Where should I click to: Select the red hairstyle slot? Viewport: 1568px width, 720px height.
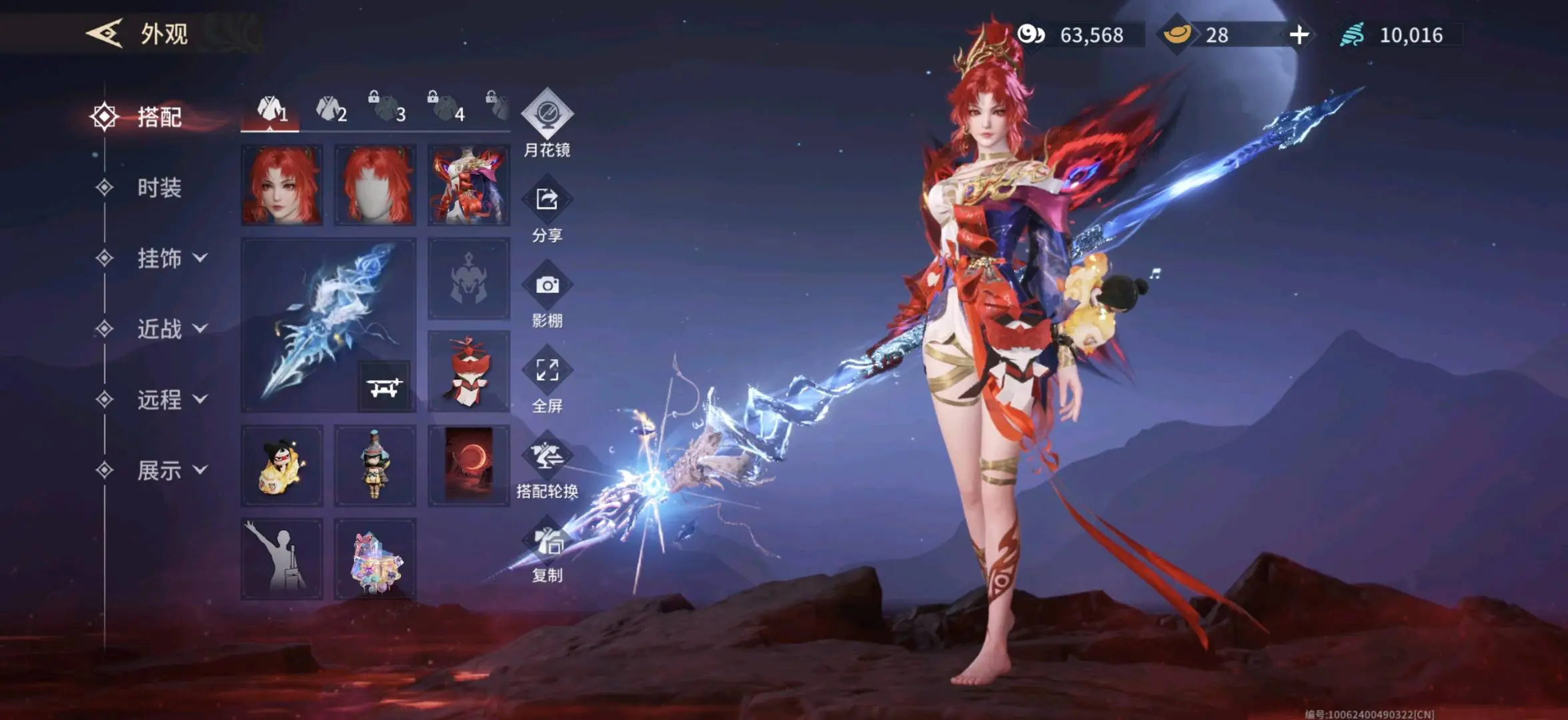(375, 185)
